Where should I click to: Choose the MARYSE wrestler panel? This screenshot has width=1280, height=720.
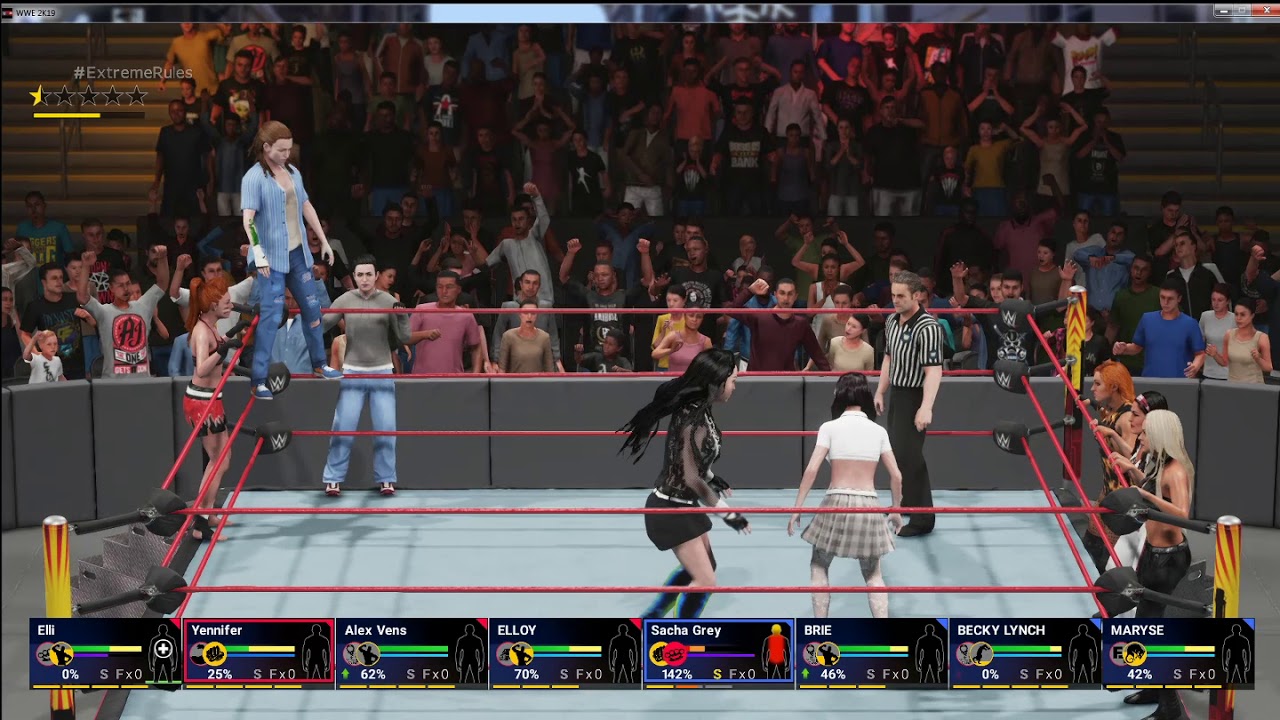coord(1177,652)
